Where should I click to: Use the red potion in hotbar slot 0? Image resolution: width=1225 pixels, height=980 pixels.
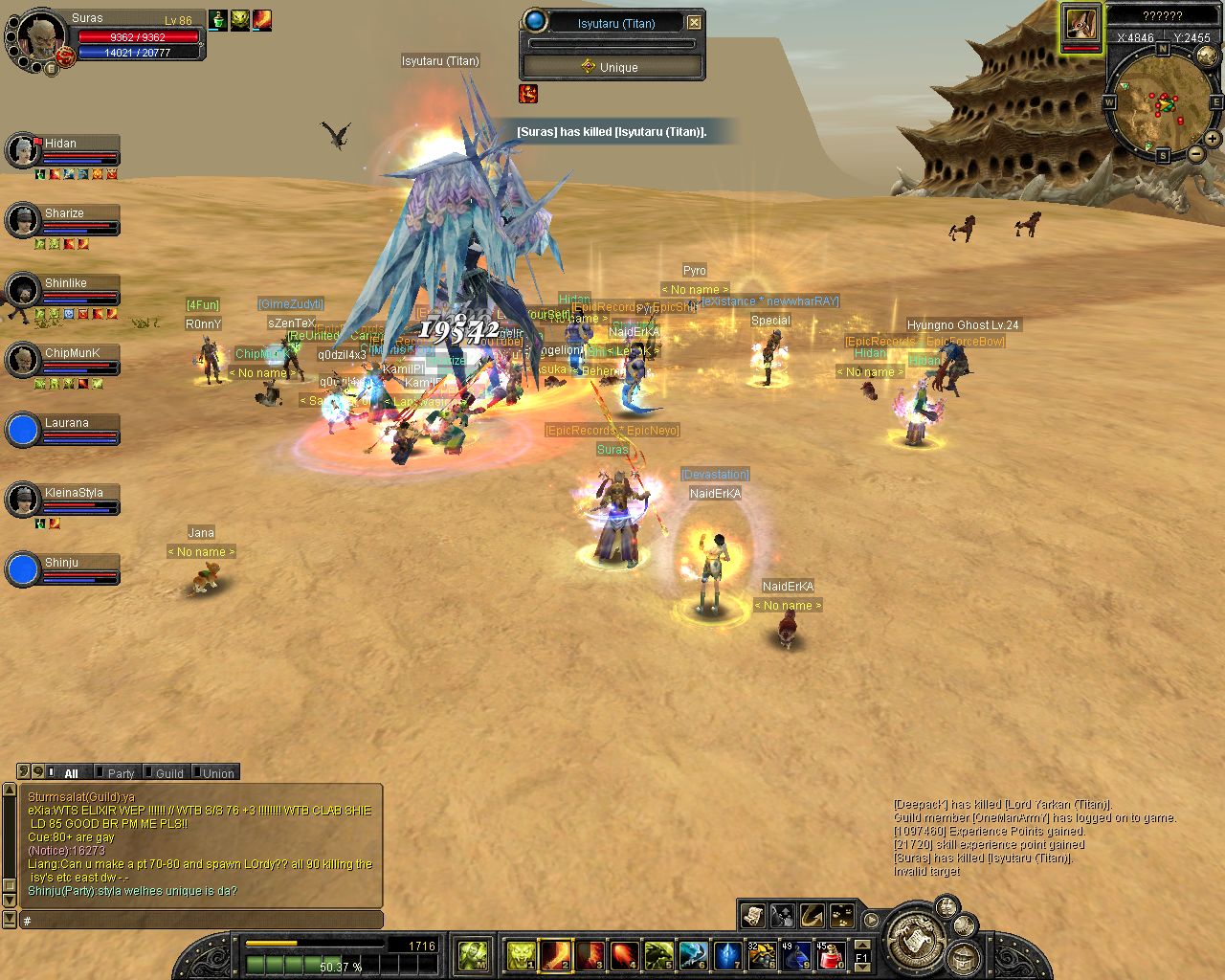pos(831,955)
